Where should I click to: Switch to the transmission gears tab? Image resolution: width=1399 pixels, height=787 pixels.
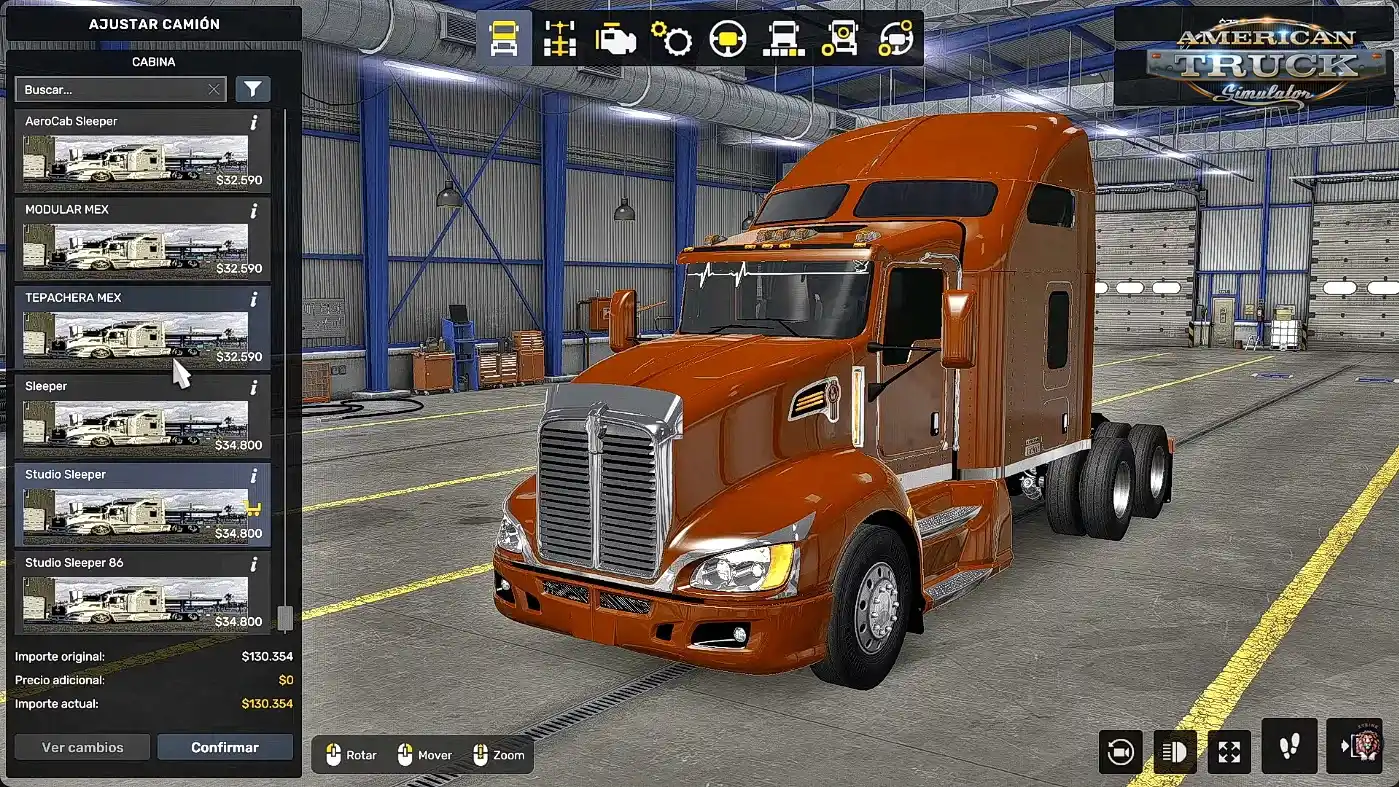click(x=671, y=39)
